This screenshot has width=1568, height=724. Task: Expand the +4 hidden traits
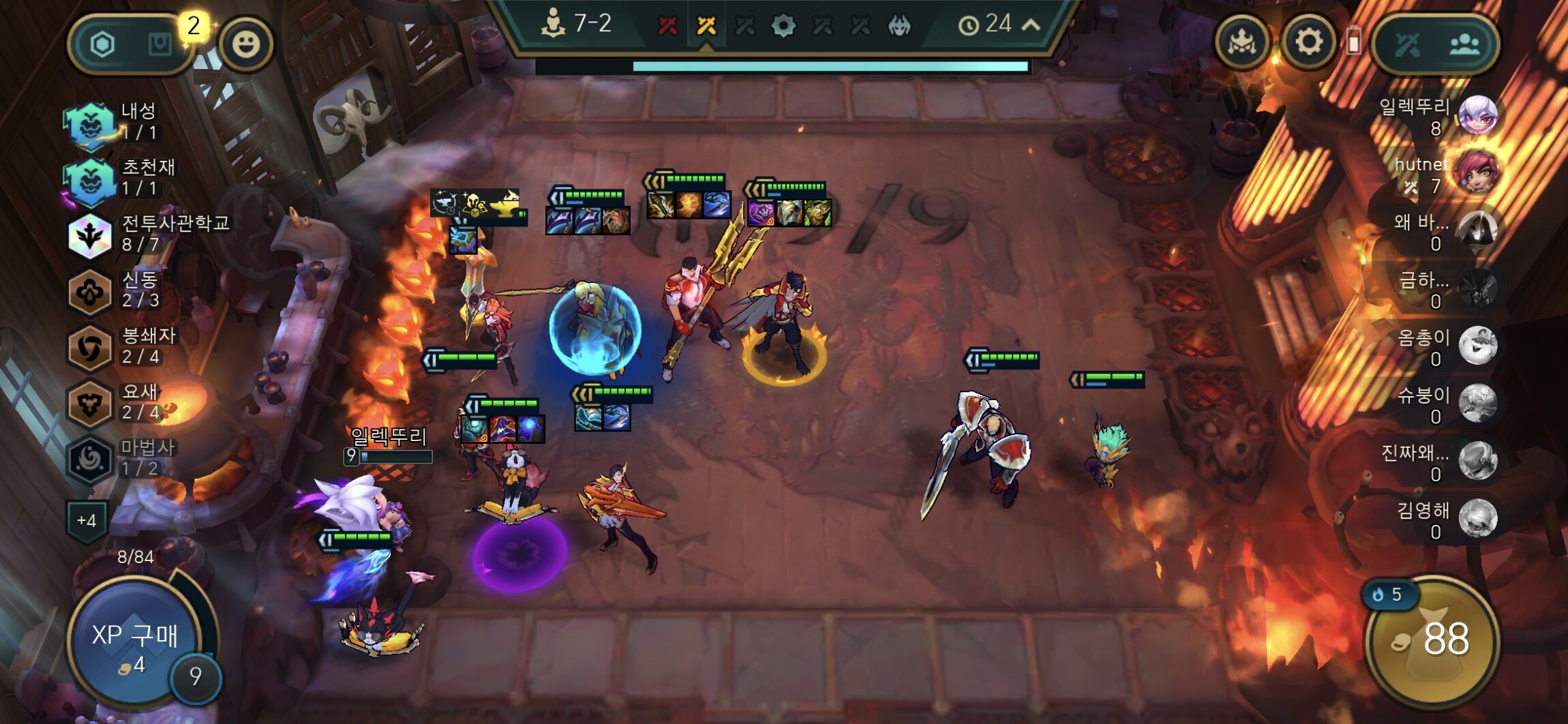pos(87,521)
